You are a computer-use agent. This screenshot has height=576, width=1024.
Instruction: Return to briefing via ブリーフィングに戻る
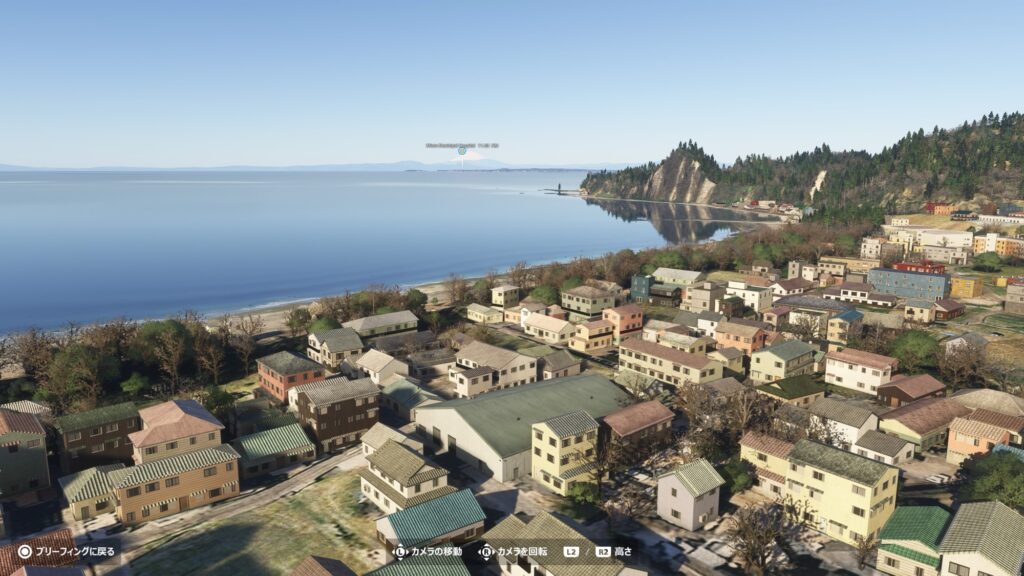coord(66,551)
